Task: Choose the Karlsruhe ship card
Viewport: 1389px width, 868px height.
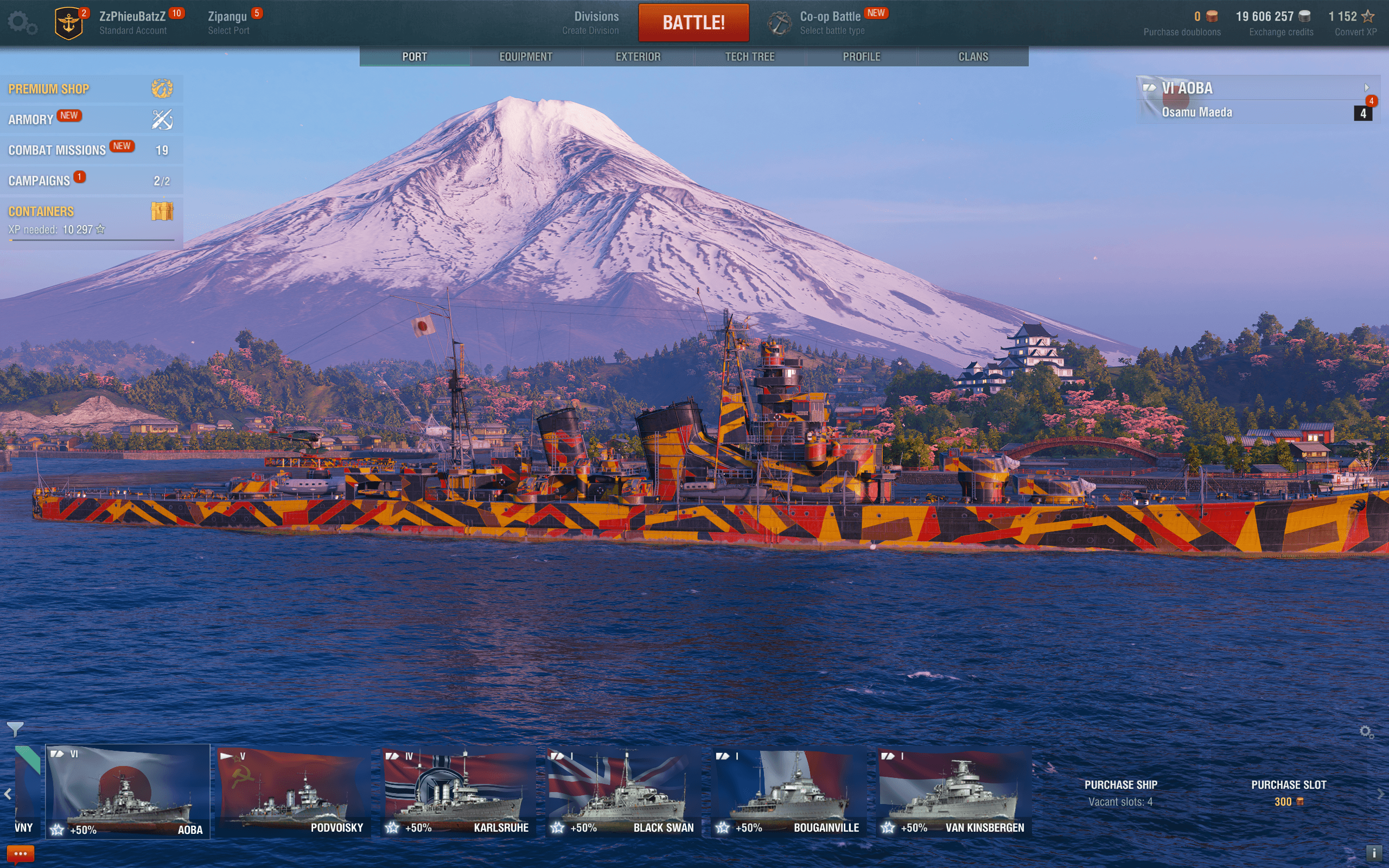Action: [458, 792]
